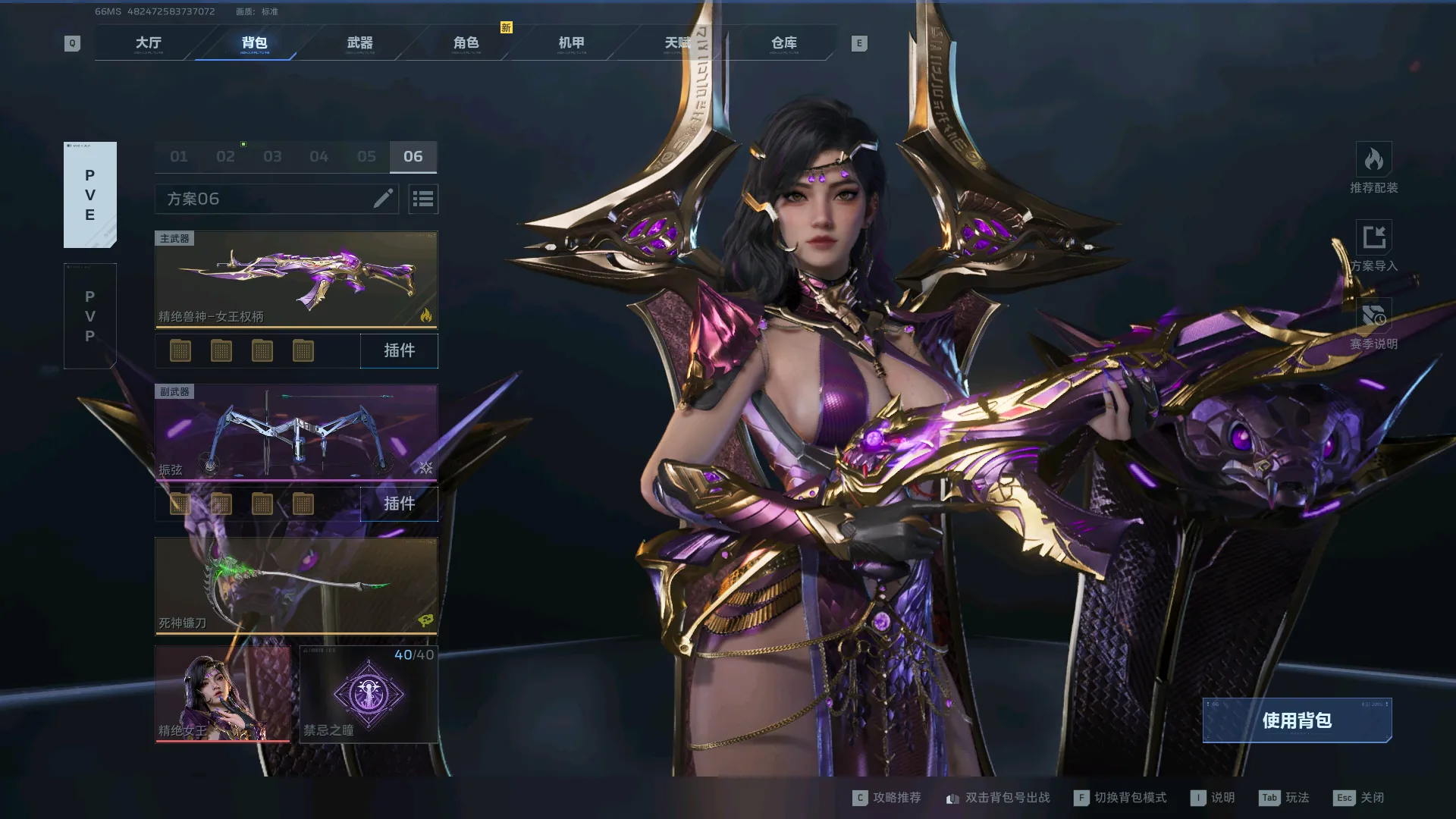
Task: Choose loadout slot 03
Action: click(x=272, y=157)
